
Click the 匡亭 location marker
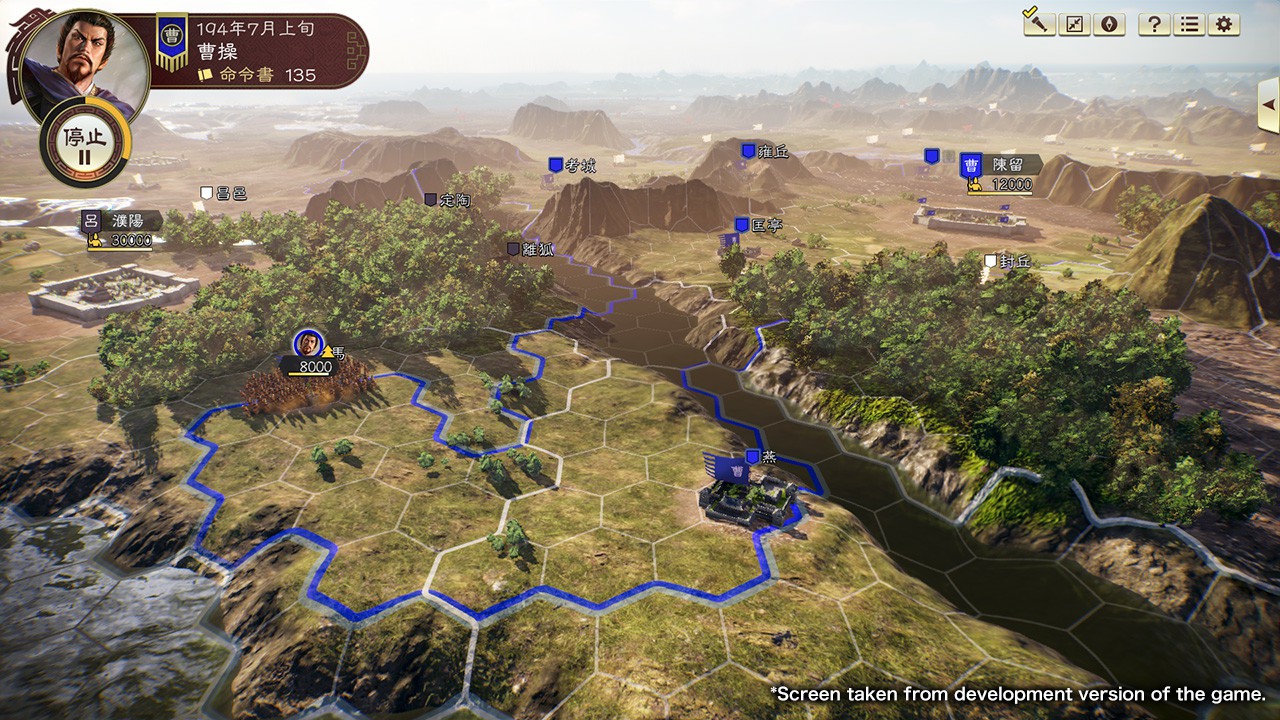(758, 225)
